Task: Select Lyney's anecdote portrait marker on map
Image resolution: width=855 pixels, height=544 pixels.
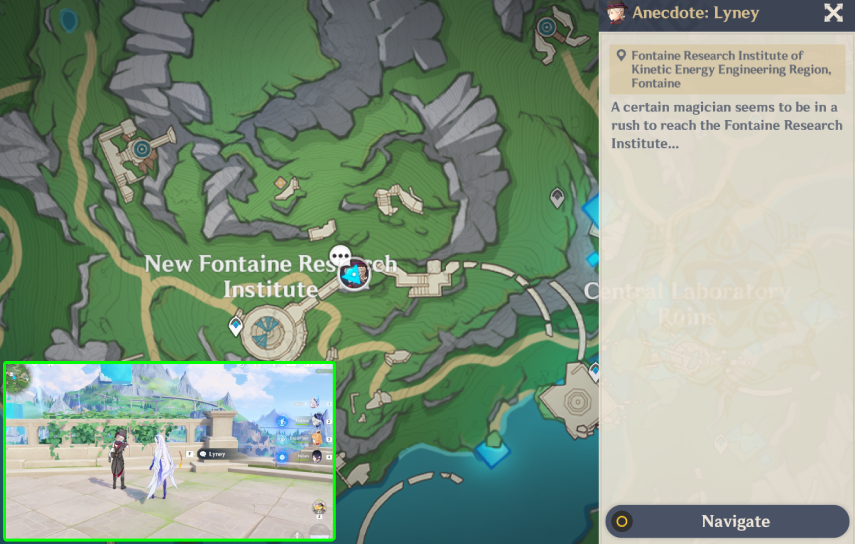Action: (353, 274)
